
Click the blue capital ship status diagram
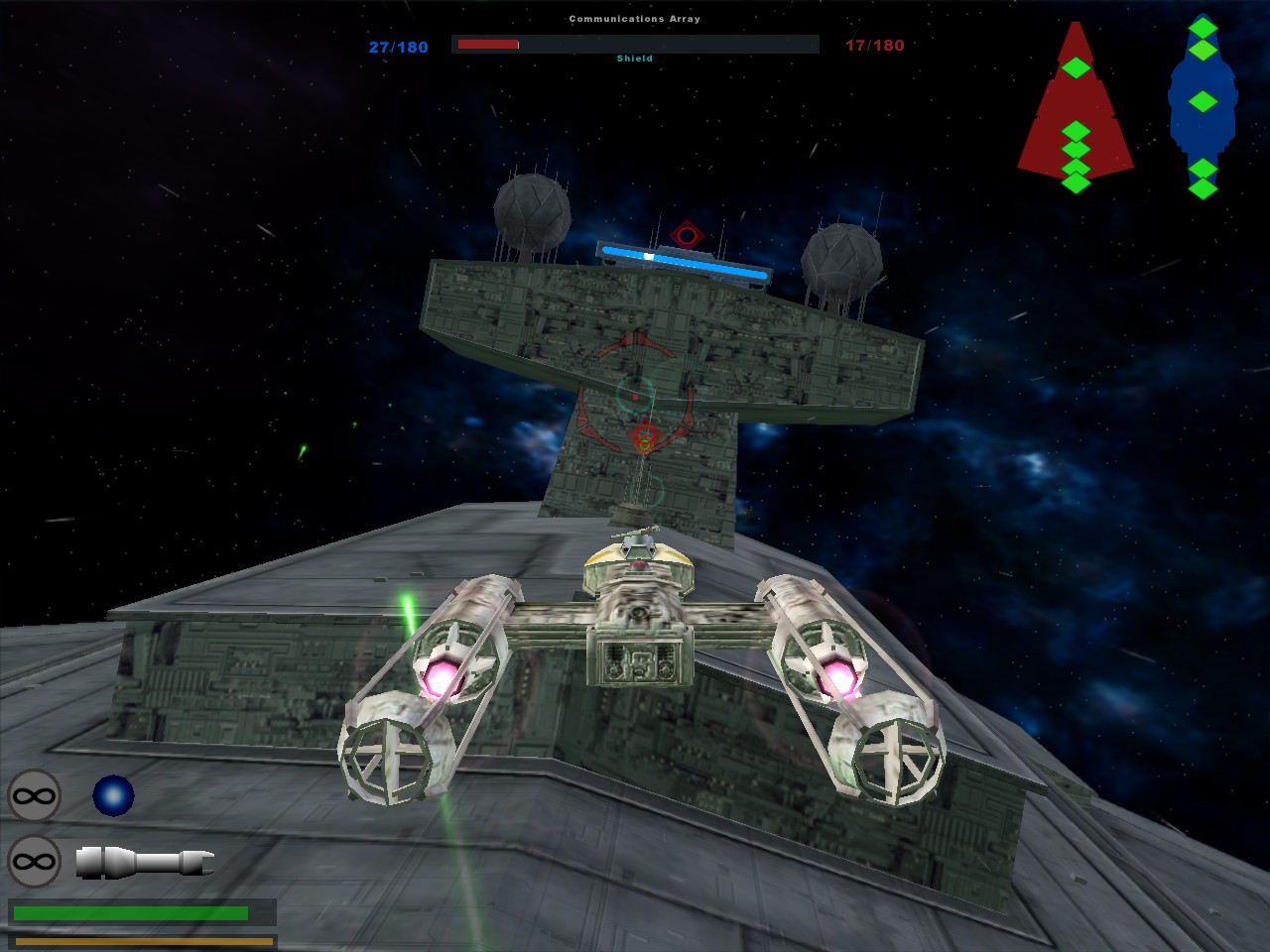1203,107
